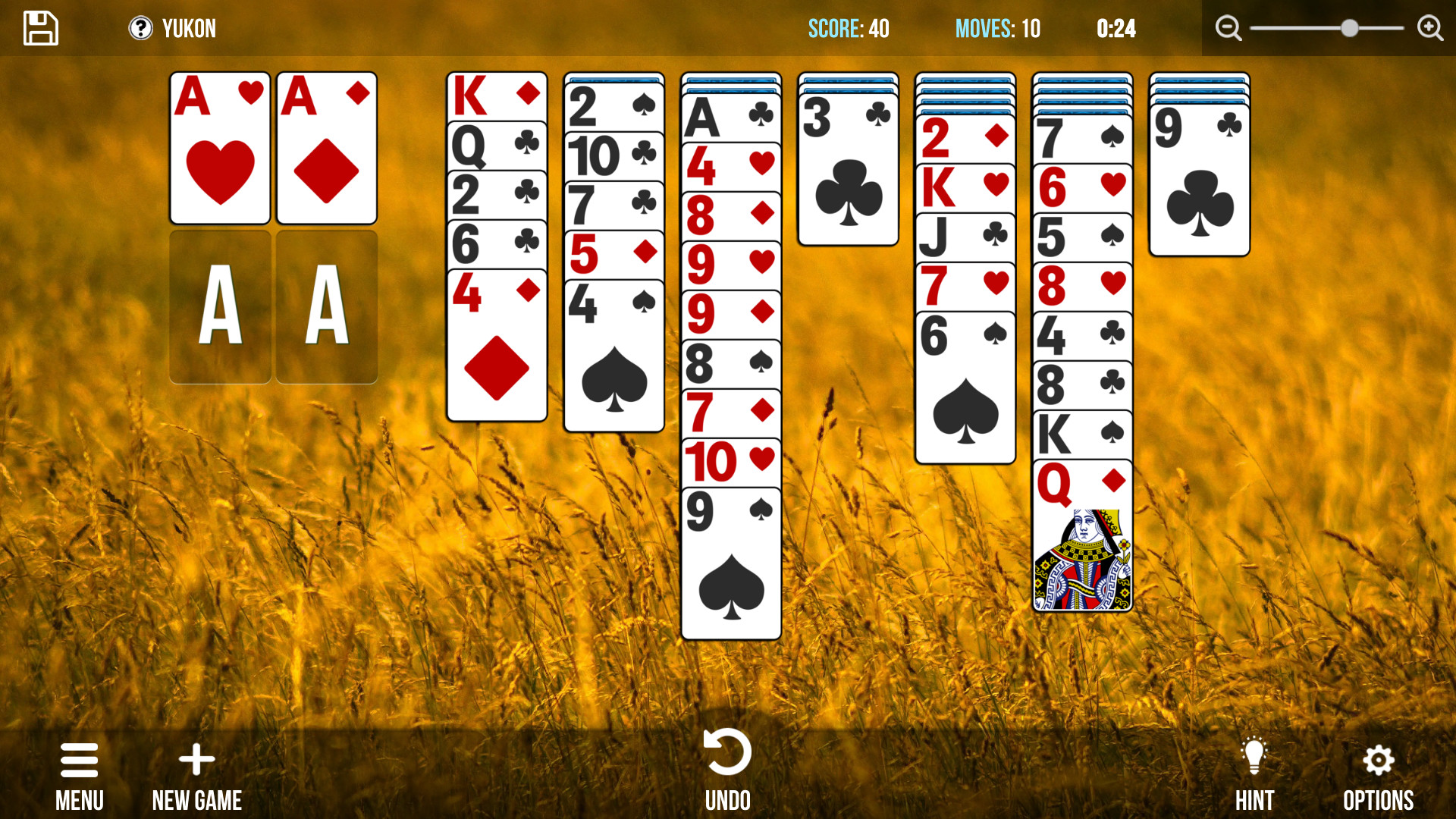Select the Ace of Hearts foundation card
This screenshot has width=1456, height=819.
click(220, 148)
